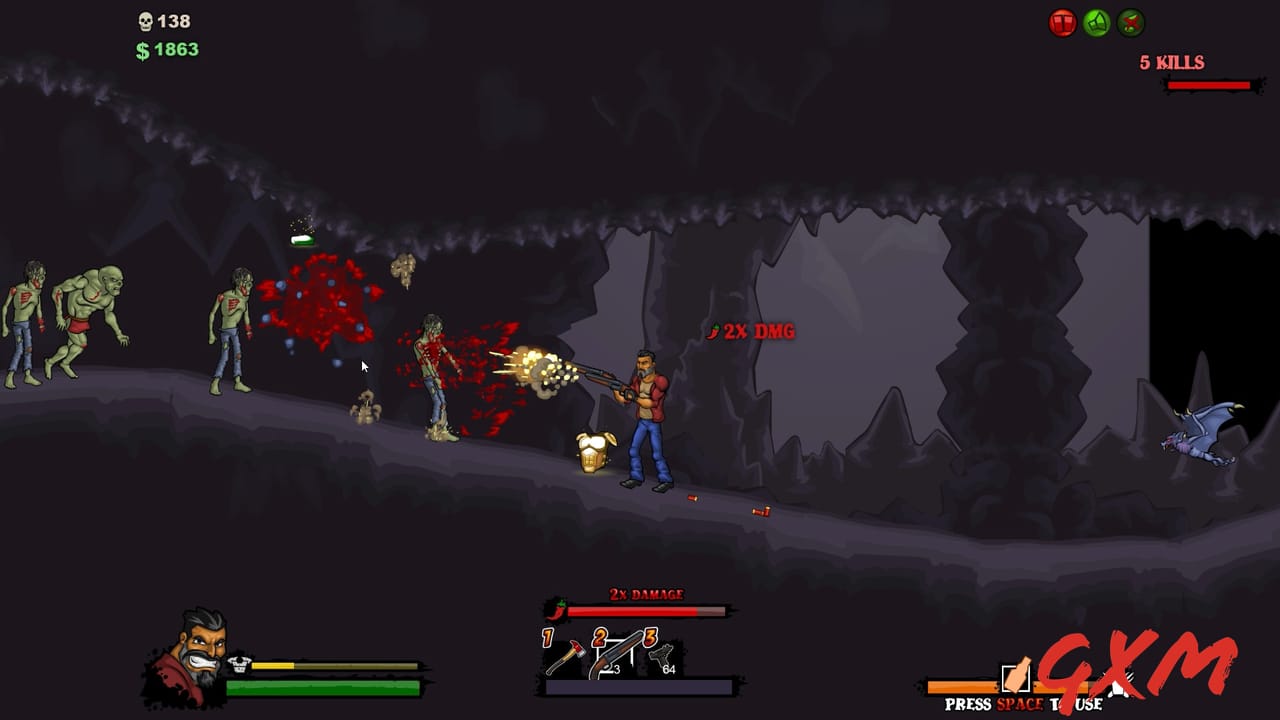Click the red gem icon at top right
The height and width of the screenshot is (720, 1280).
(1062, 21)
